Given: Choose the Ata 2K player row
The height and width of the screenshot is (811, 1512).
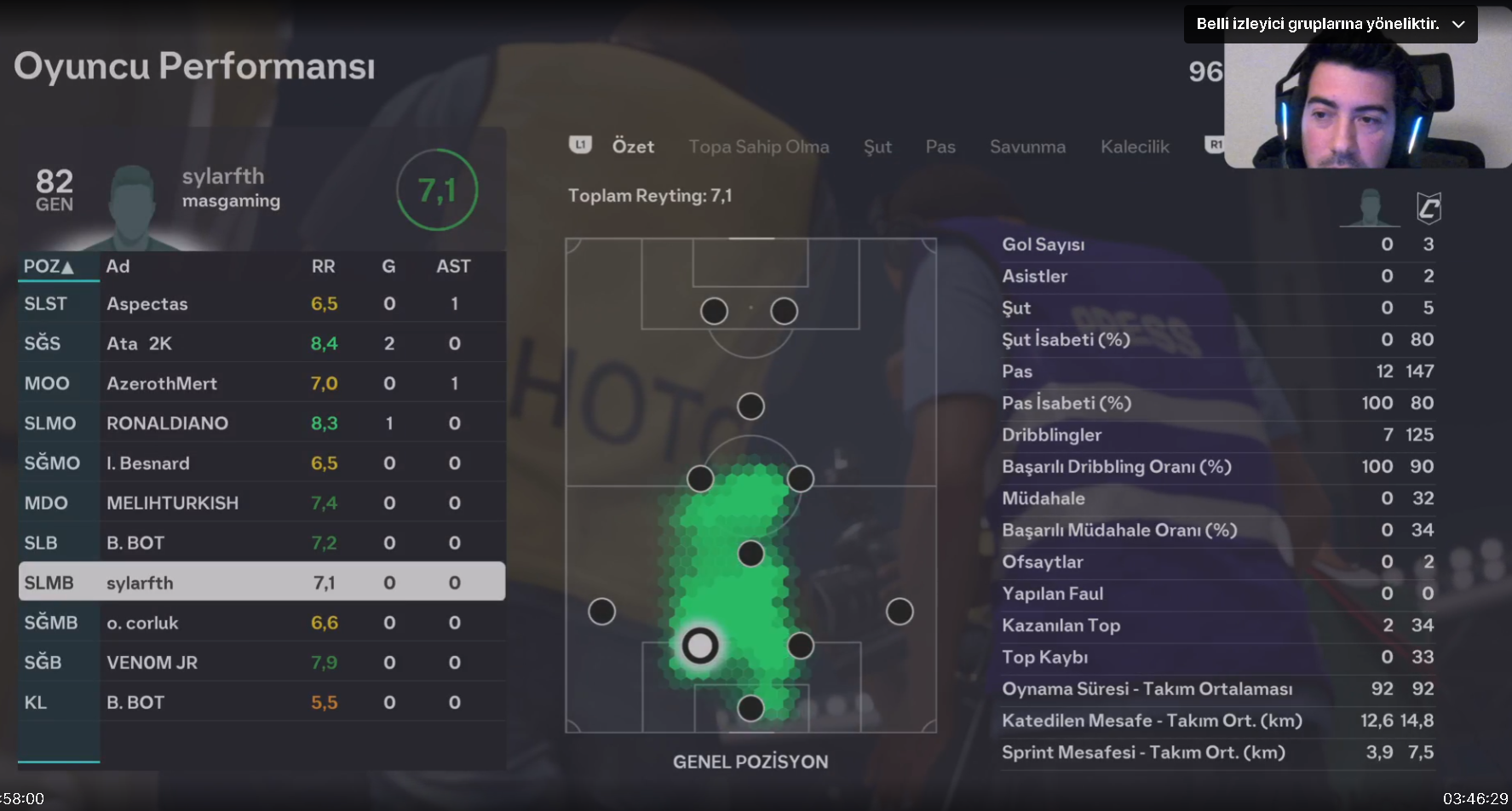Looking at the screenshot, I should point(262,343).
